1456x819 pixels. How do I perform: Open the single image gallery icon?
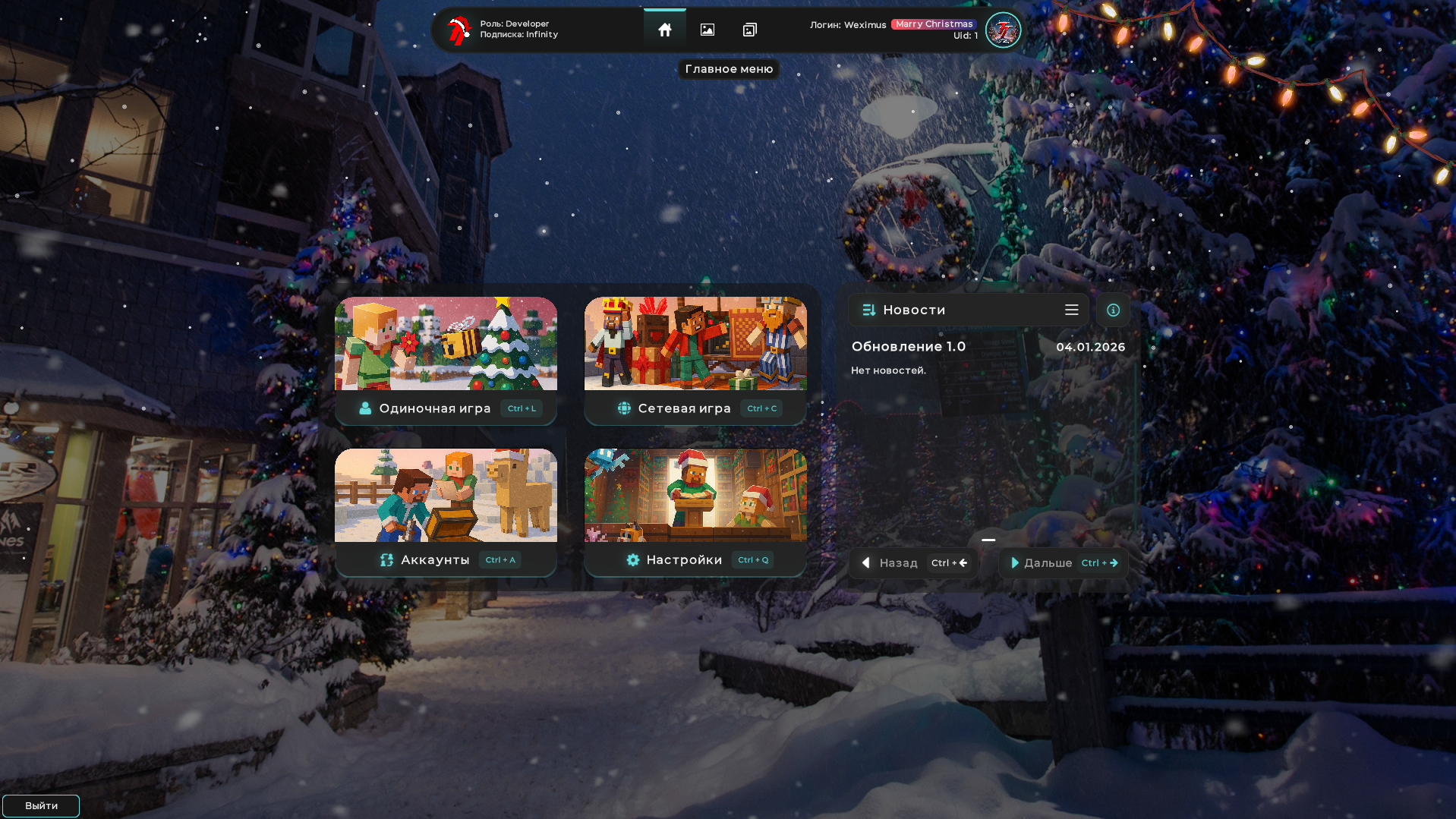pos(708,29)
